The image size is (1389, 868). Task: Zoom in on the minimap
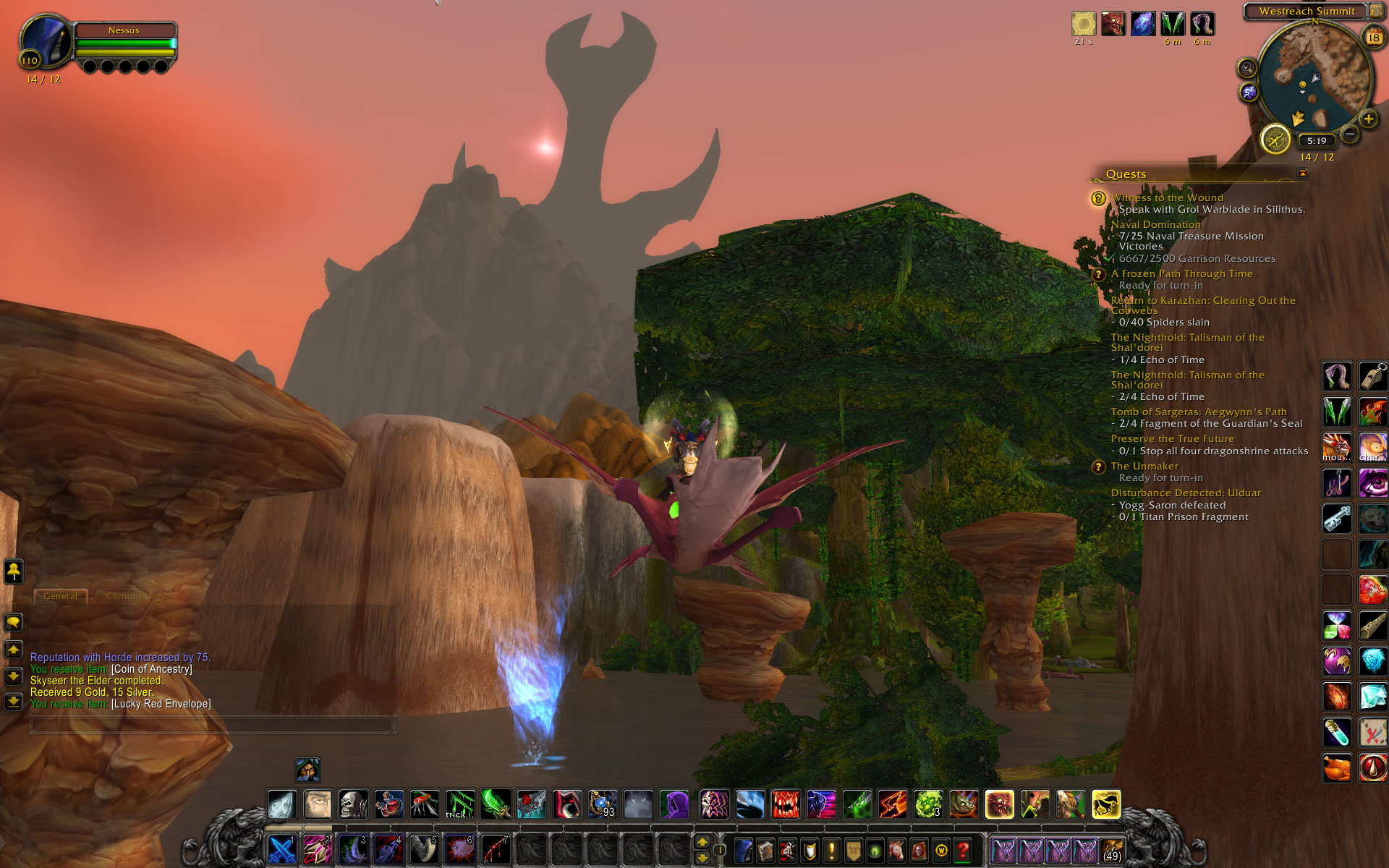1368,119
